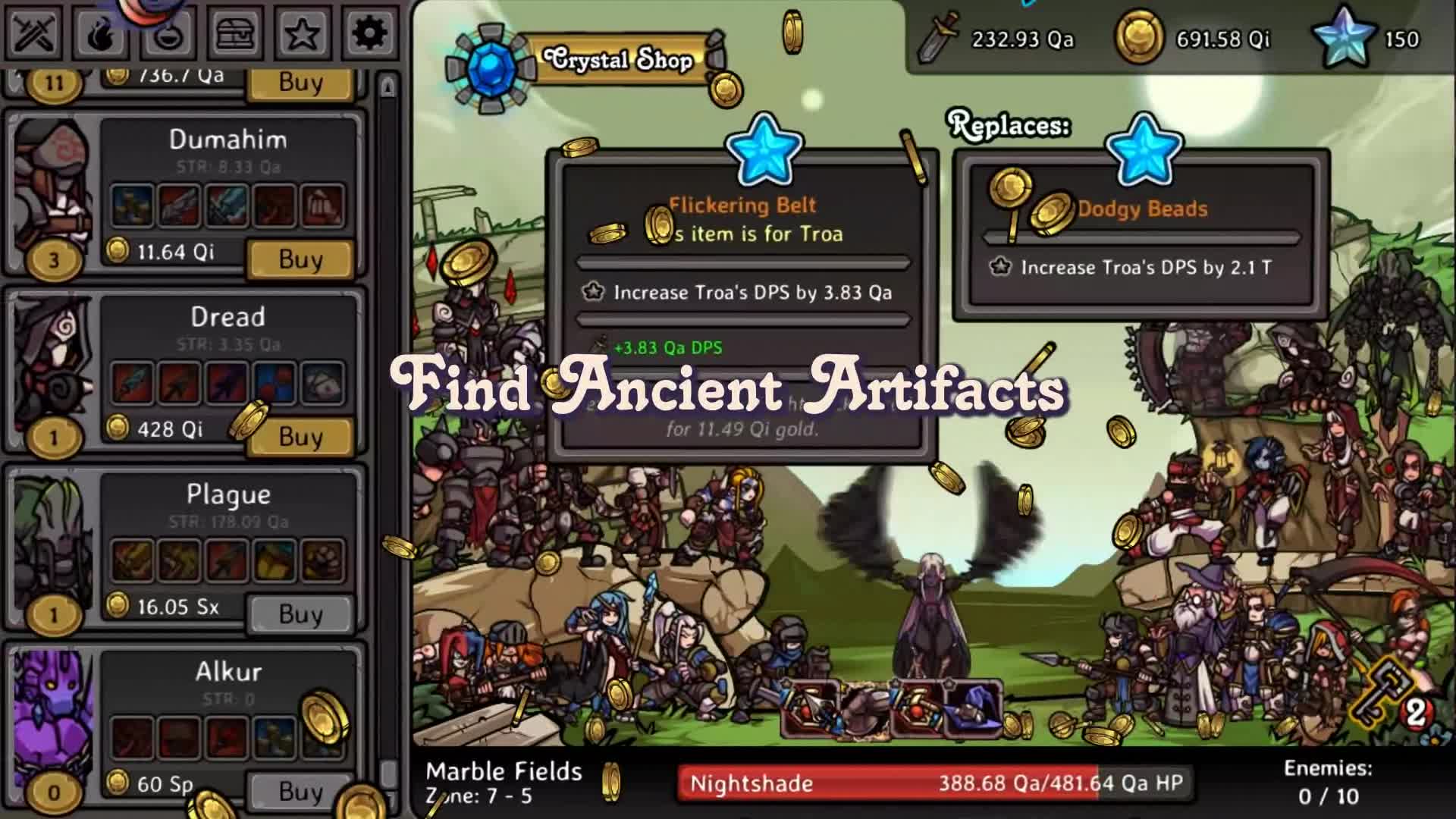The image size is (1456, 819).
Task: Click the blue star above Flickering Belt
Action: click(764, 150)
